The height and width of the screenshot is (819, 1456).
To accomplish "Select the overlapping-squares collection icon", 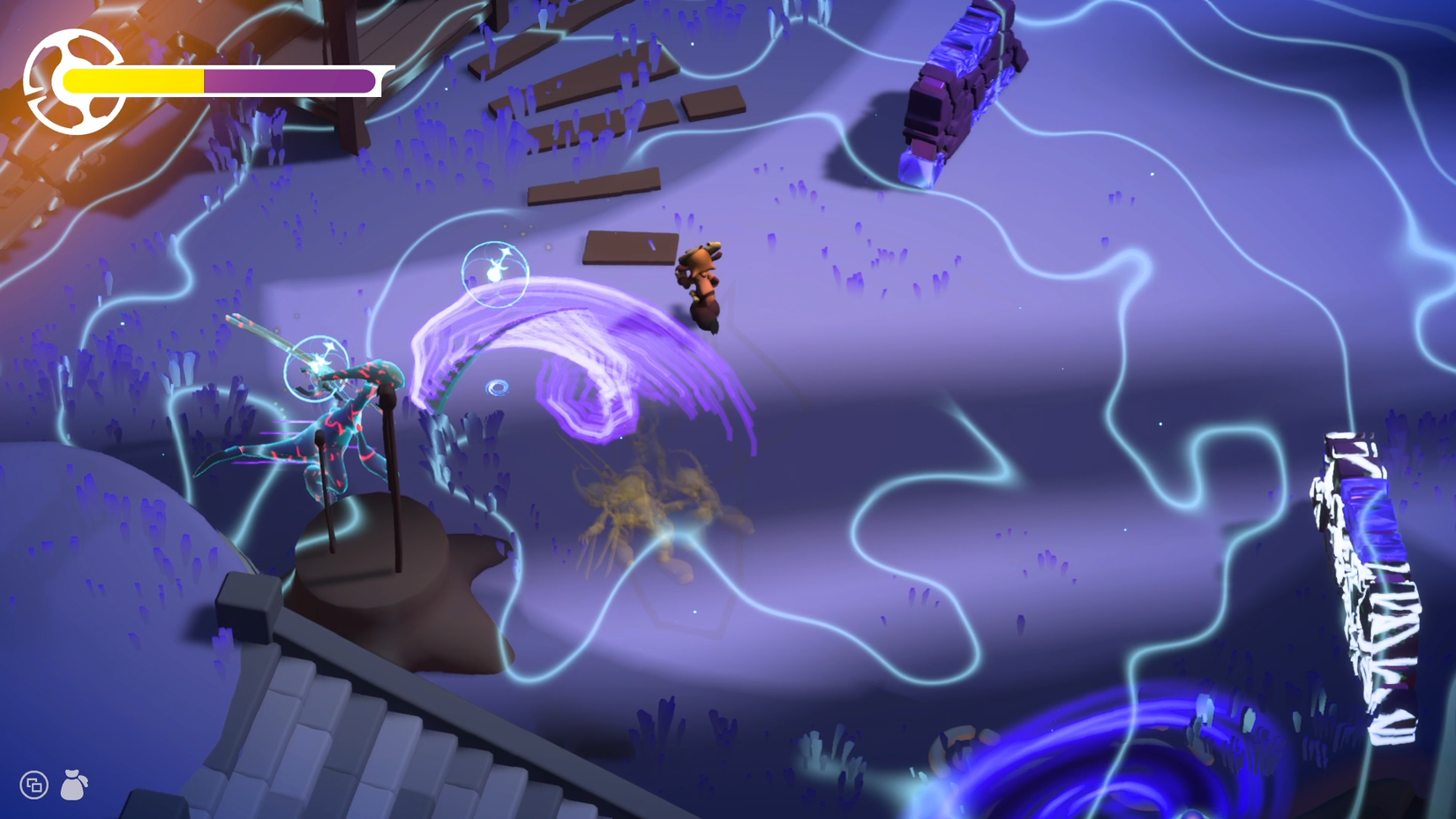I will click(x=33, y=784).
